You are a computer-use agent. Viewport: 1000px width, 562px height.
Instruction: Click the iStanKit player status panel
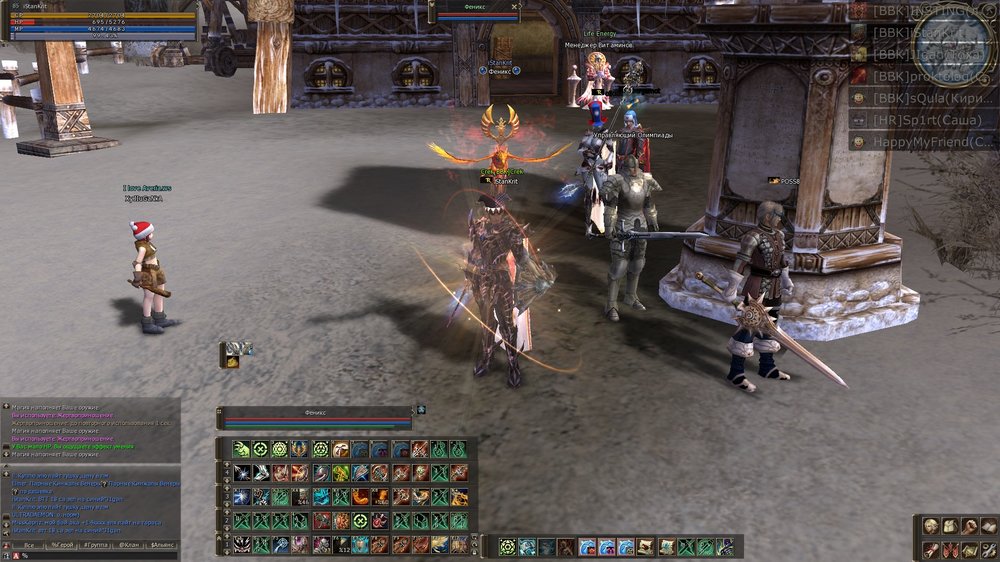[102, 20]
